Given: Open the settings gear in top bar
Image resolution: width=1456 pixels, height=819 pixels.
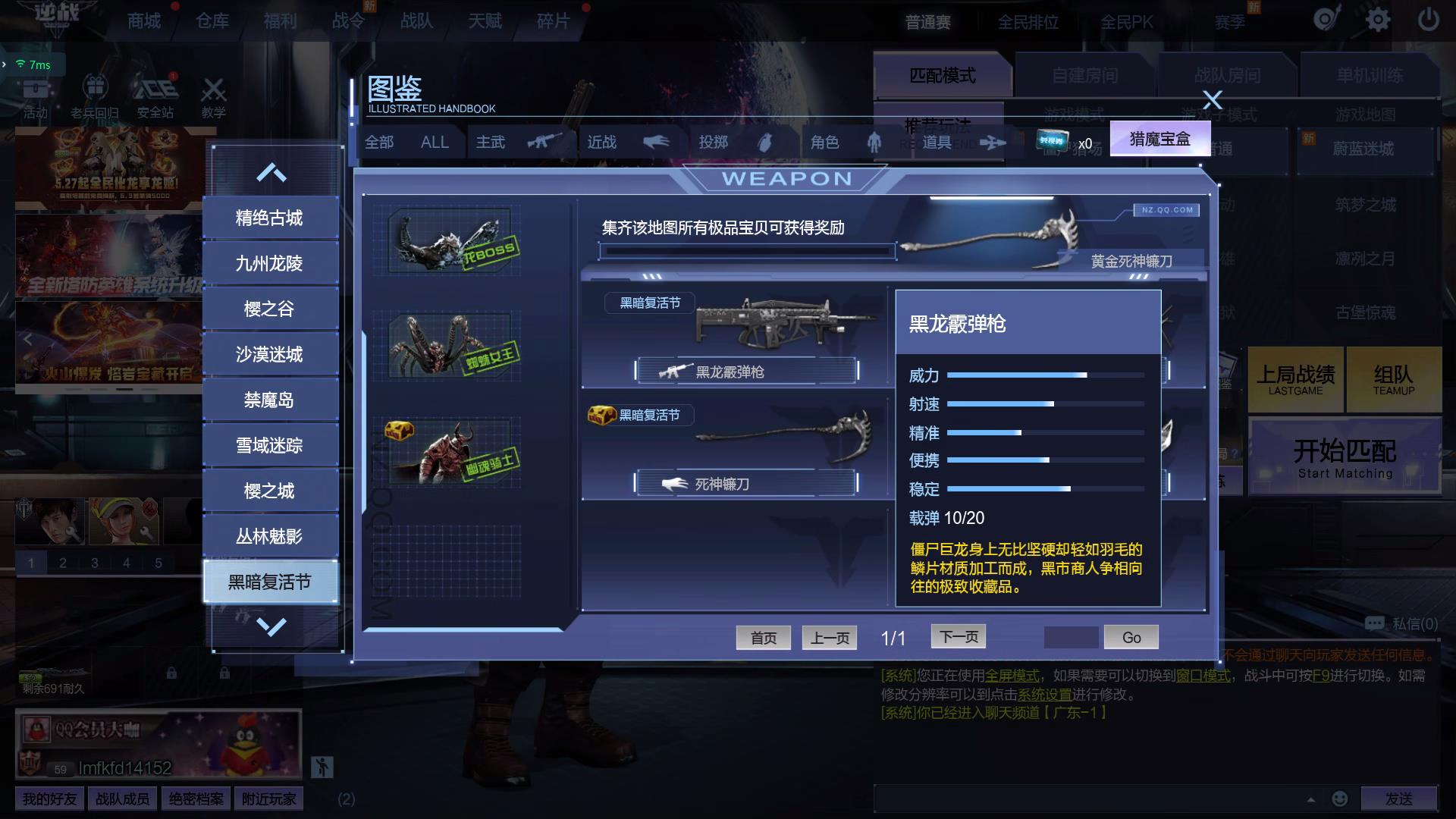Looking at the screenshot, I should click(1378, 20).
